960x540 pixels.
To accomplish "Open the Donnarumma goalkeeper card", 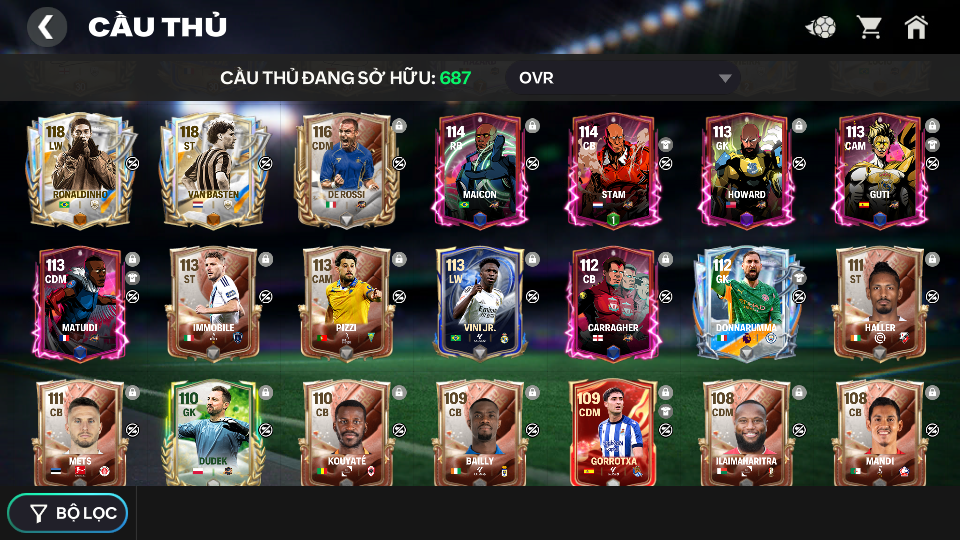I will click(746, 303).
